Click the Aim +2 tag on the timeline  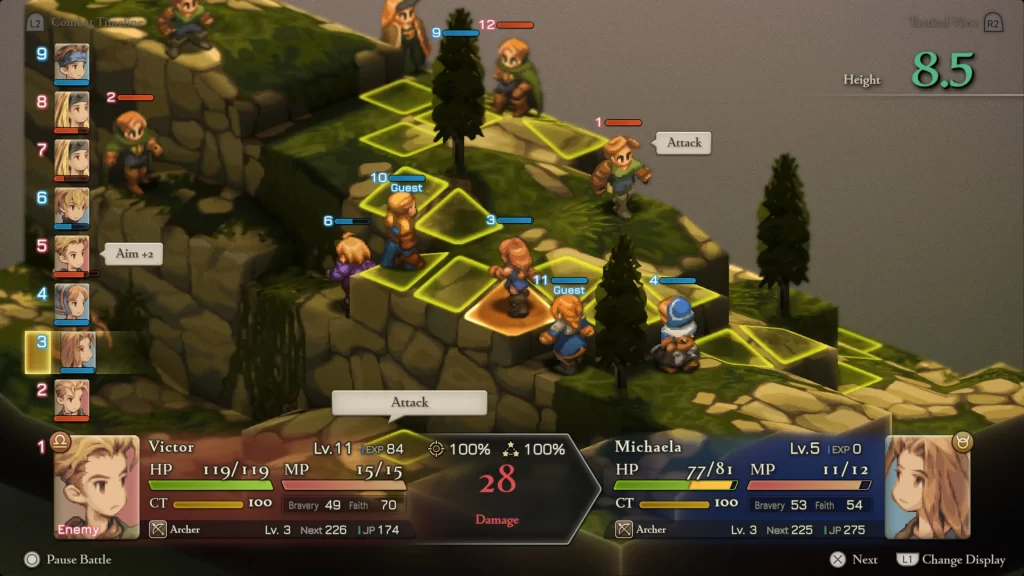click(x=134, y=254)
